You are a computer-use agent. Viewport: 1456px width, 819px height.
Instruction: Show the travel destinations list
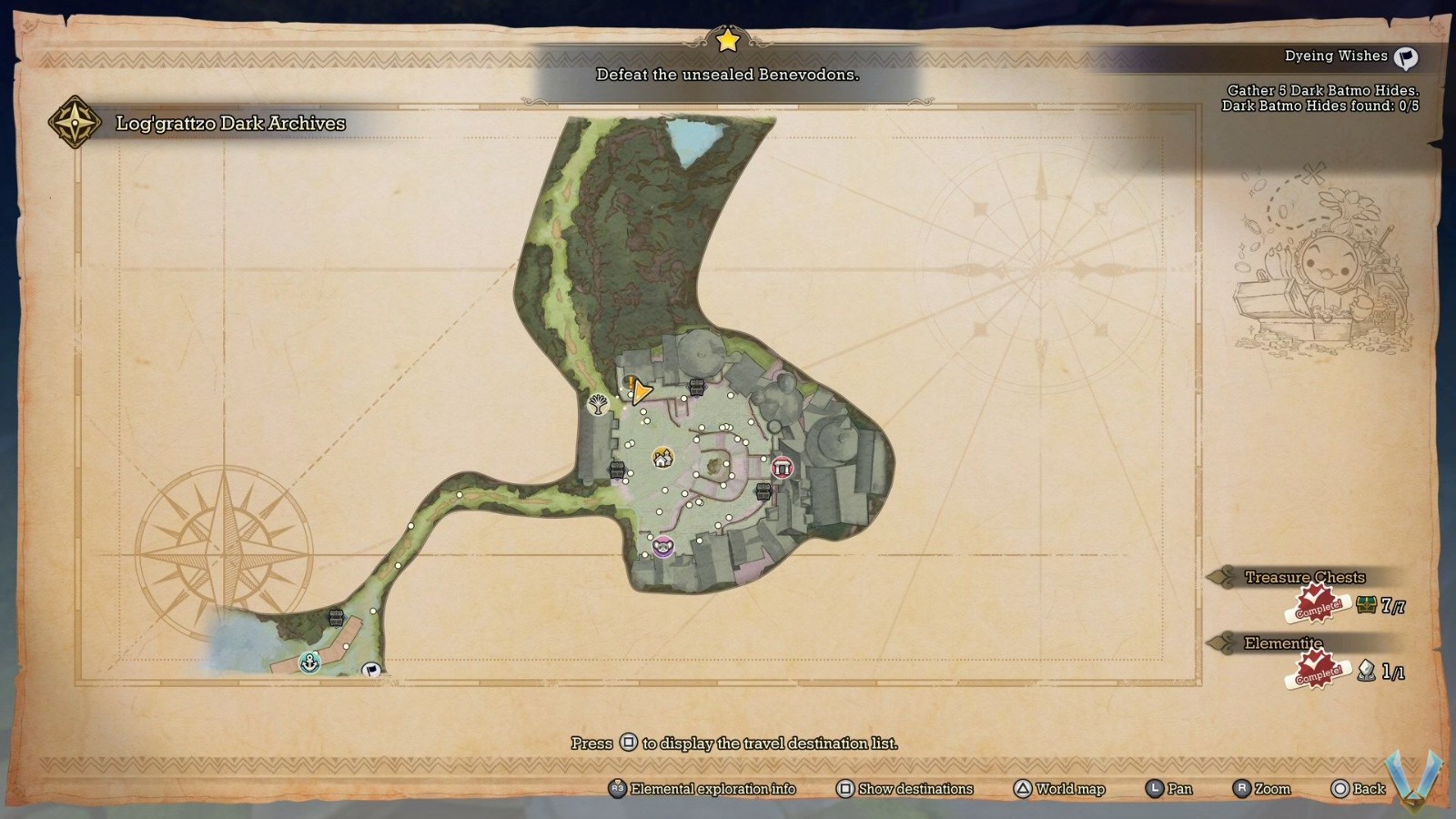(x=905, y=789)
